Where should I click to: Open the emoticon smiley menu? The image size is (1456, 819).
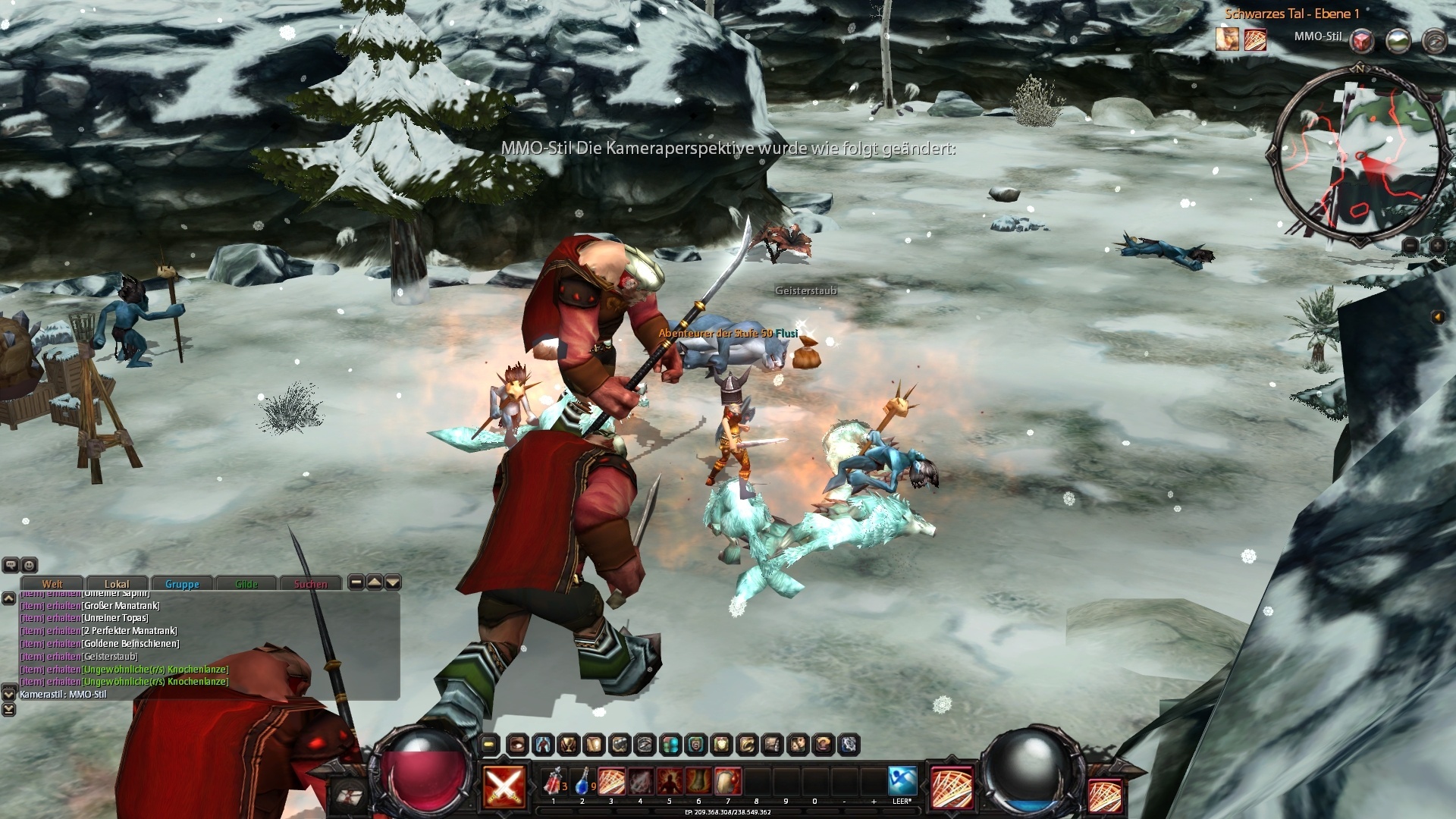tap(30, 565)
